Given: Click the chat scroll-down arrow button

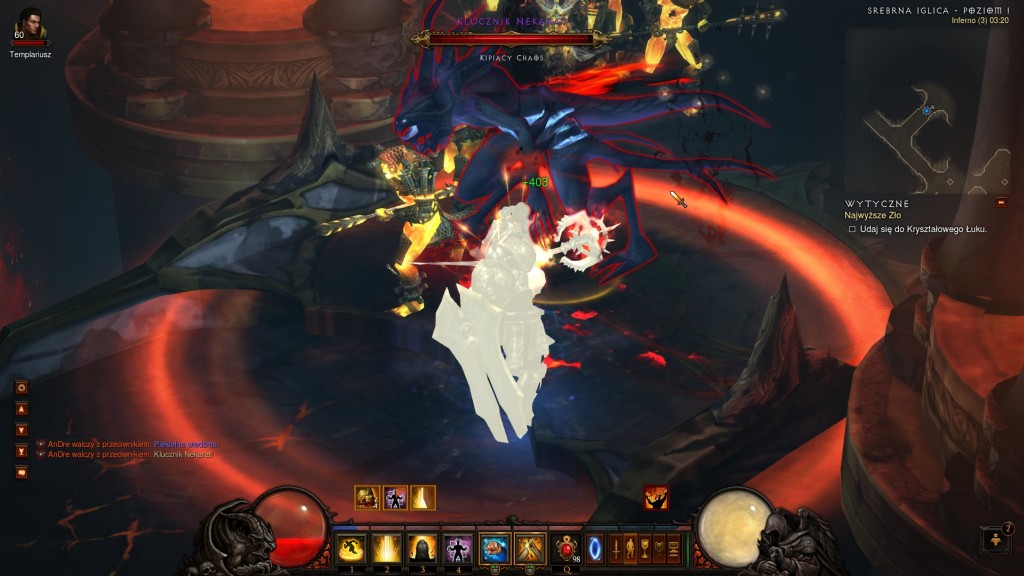Looking at the screenshot, I should point(21,430).
